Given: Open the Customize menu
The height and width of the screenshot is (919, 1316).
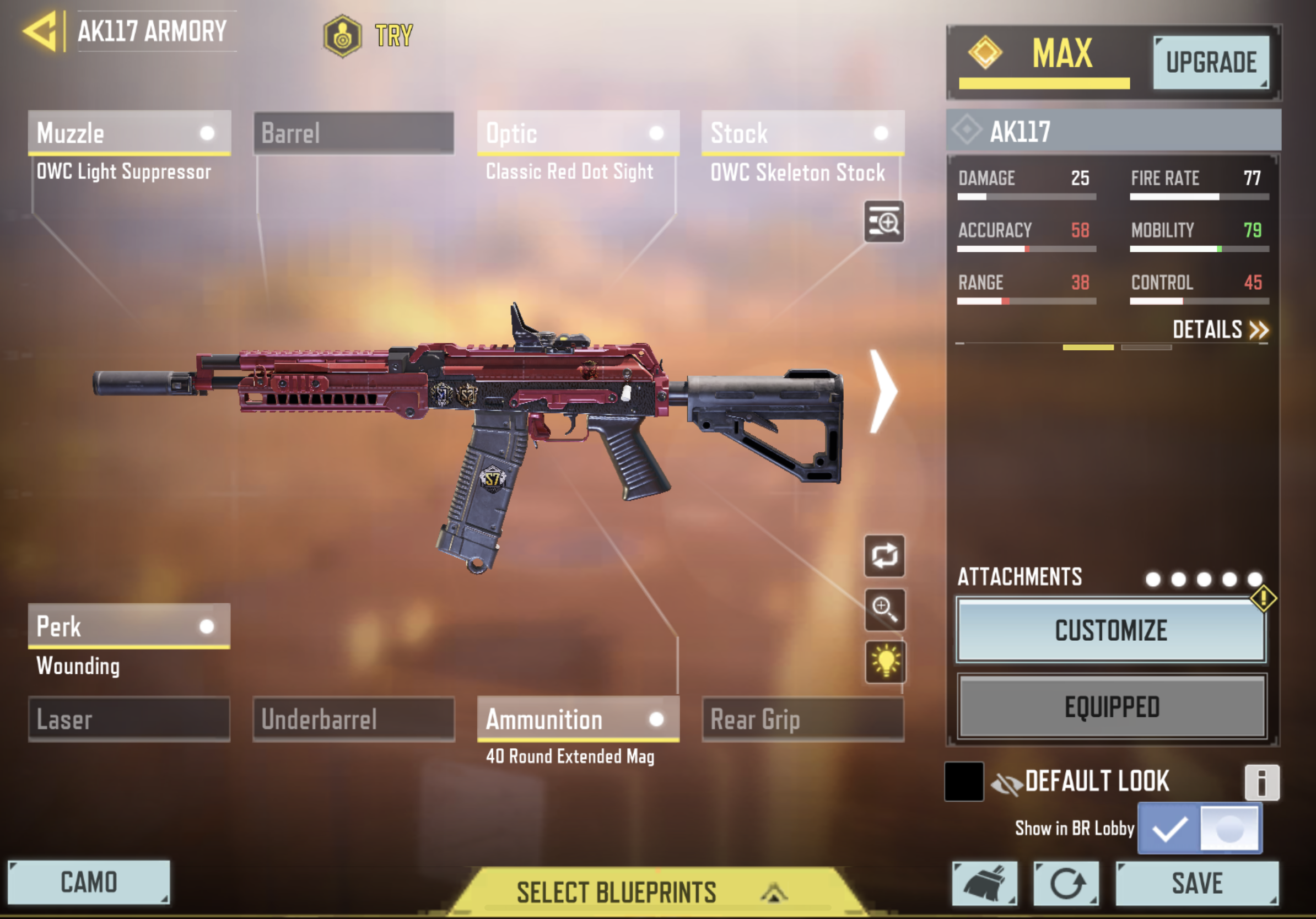Looking at the screenshot, I should [1111, 630].
